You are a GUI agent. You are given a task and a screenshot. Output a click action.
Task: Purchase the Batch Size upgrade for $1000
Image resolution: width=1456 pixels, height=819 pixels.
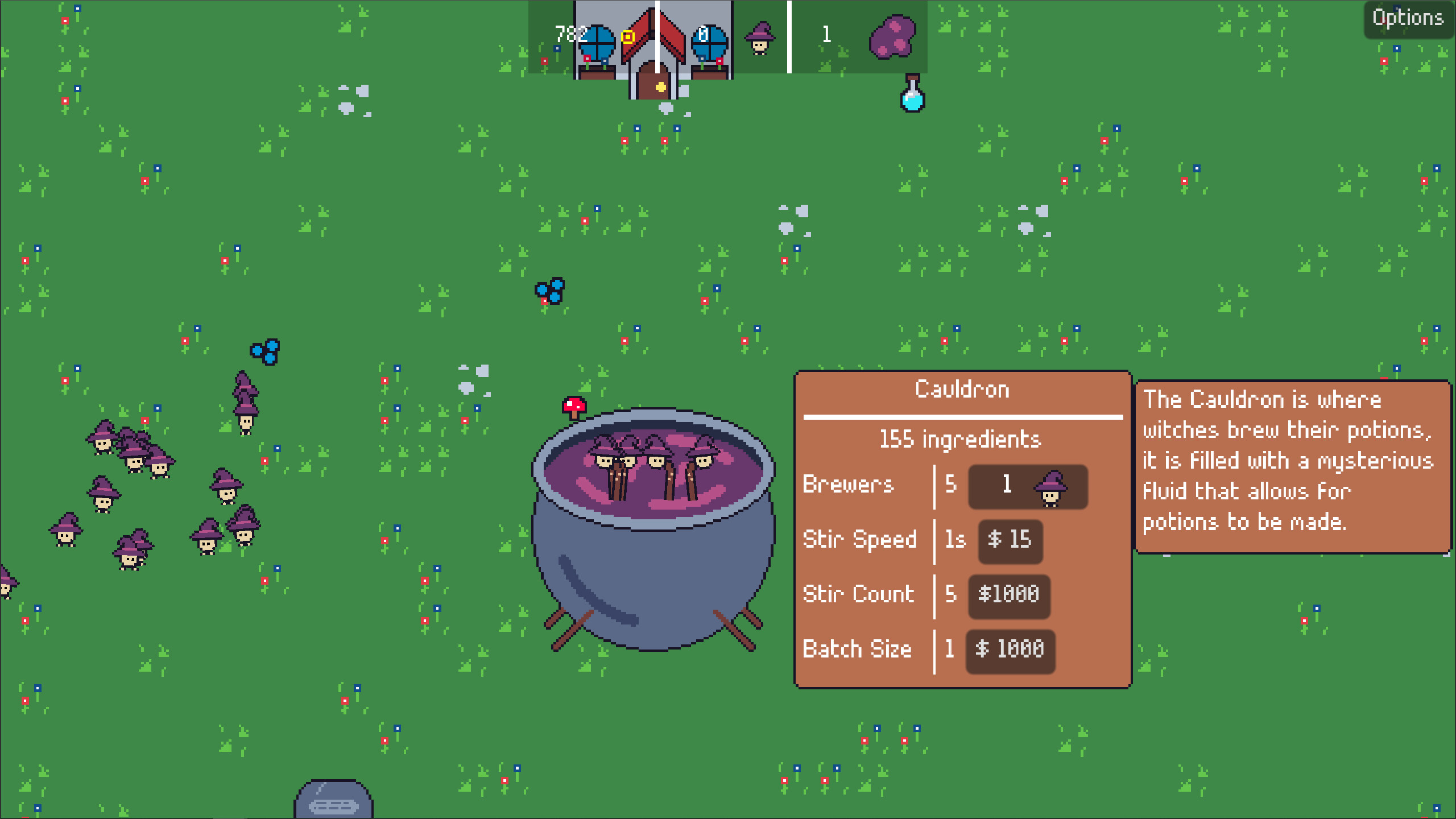click(1010, 650)
